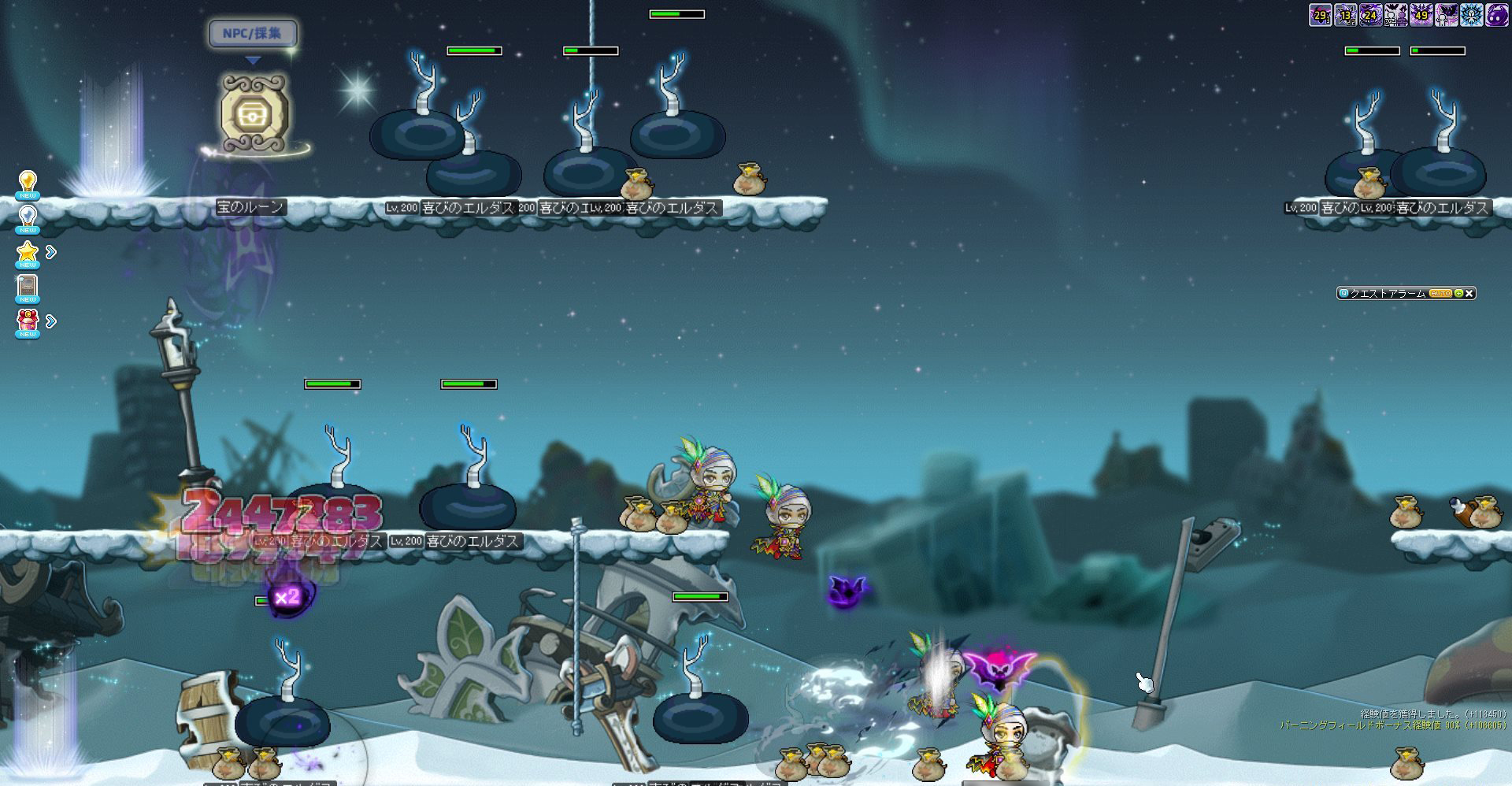Open the yellow star event icon
The width and height of the screenshot is (1512, 786).
pos(28,253)
